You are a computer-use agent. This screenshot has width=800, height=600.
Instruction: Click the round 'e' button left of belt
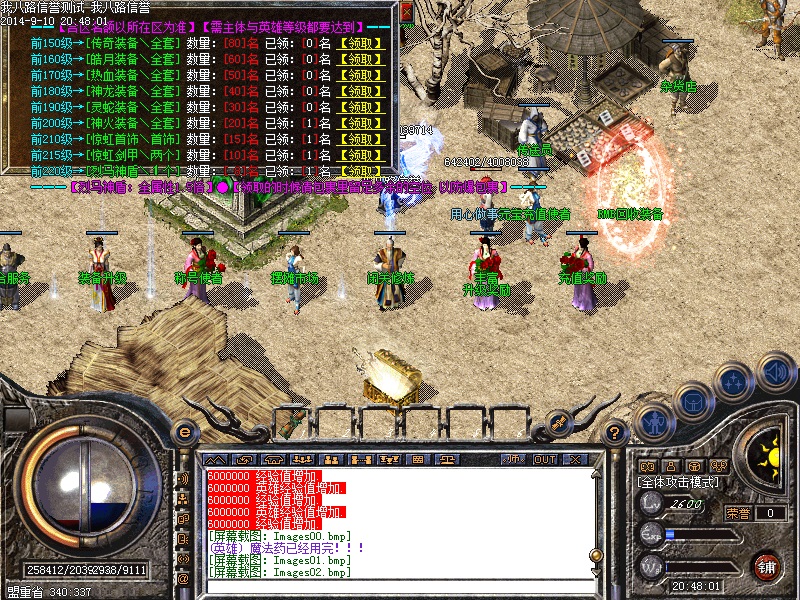coord(184,432)
